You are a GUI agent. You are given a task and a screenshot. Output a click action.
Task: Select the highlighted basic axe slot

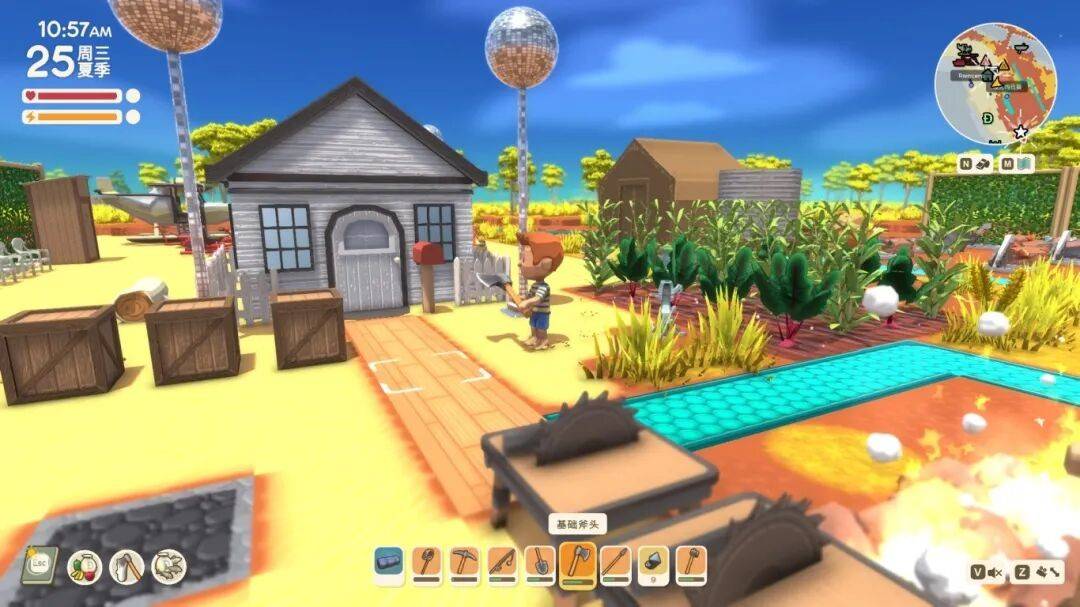click(579, 564)
